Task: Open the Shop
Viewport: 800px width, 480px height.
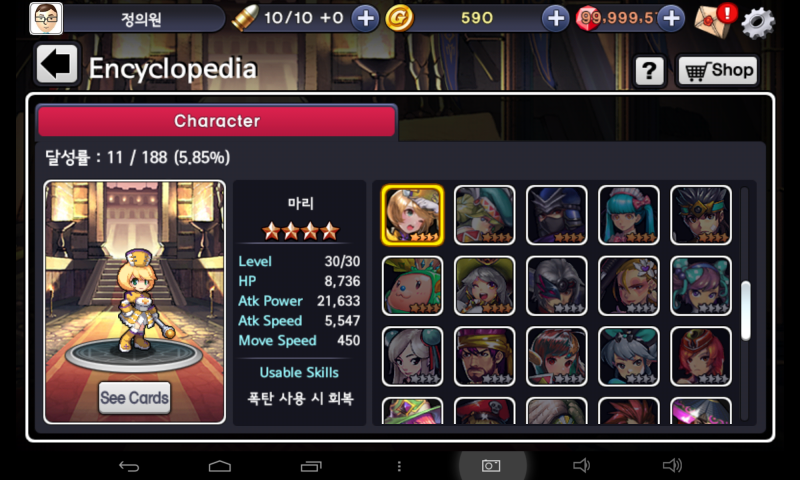Action: (717, 70)
